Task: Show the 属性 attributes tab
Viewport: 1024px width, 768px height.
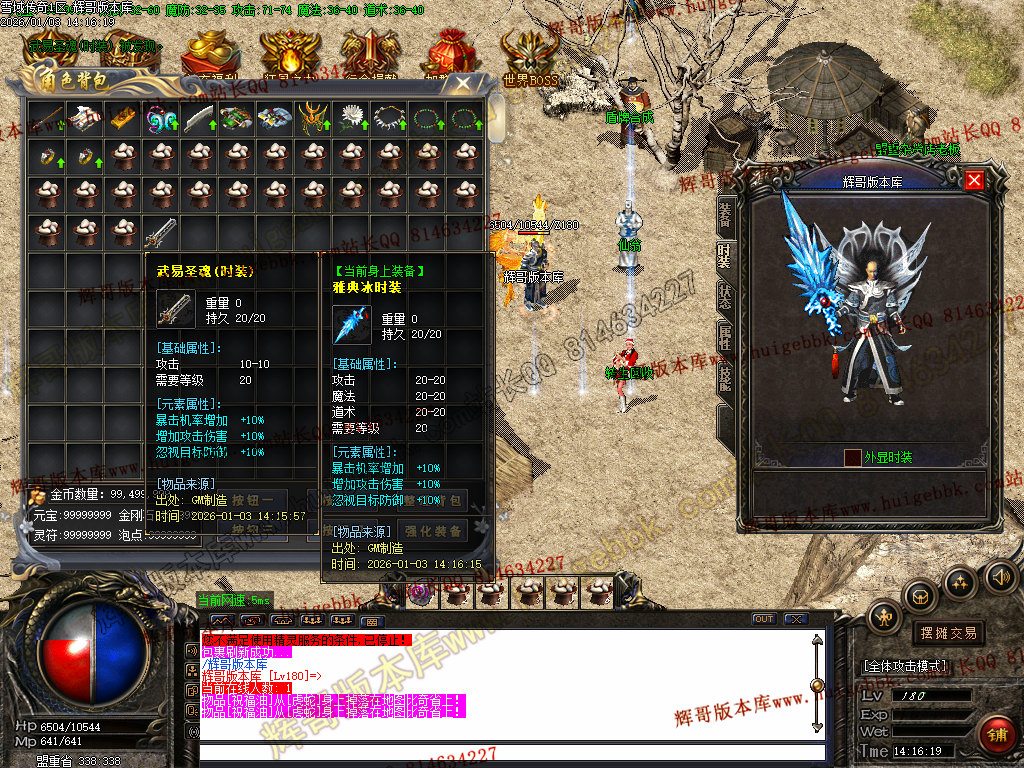Action: [725, 338]
